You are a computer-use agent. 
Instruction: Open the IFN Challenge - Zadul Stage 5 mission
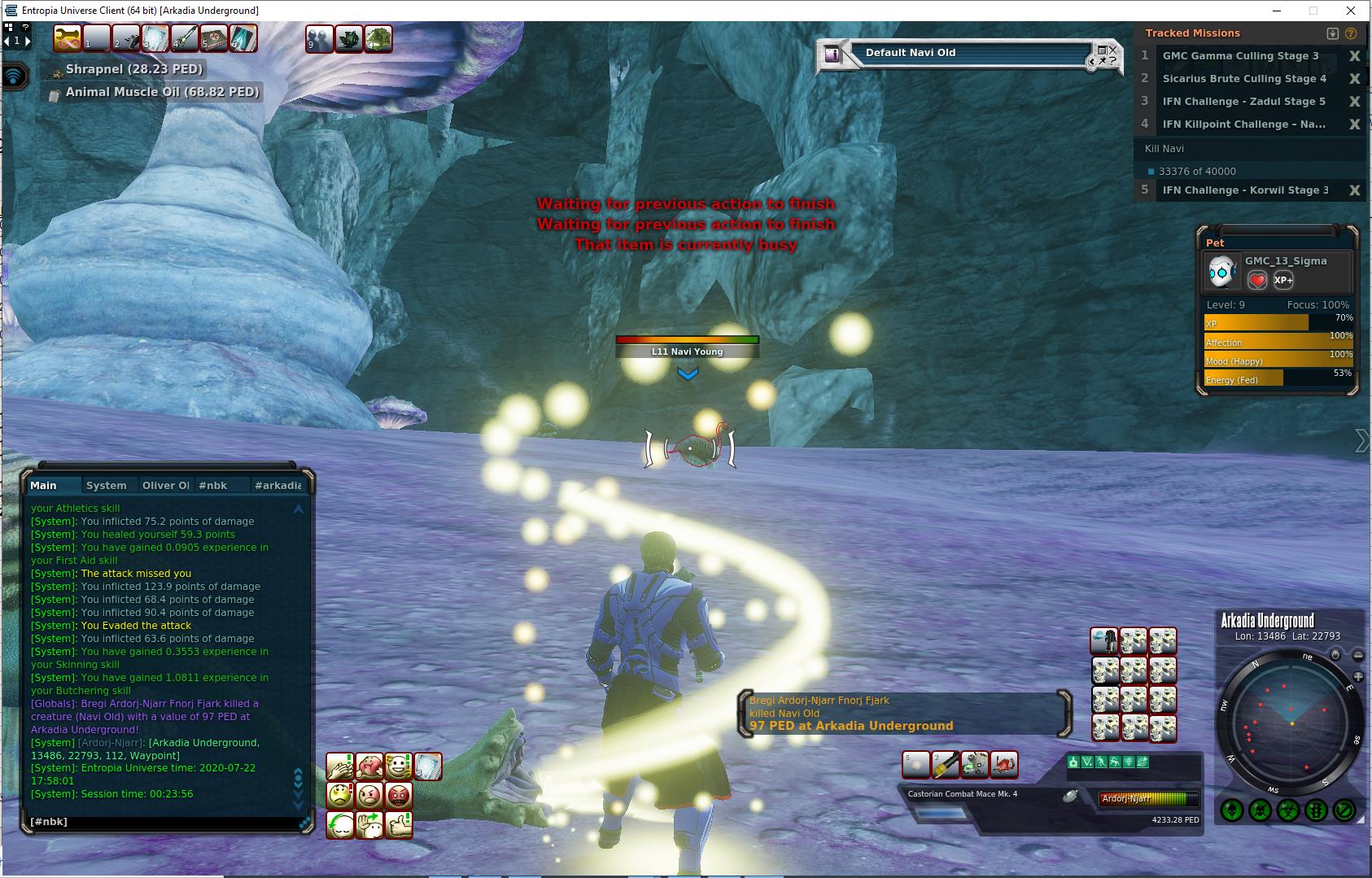pos(1243,102)
